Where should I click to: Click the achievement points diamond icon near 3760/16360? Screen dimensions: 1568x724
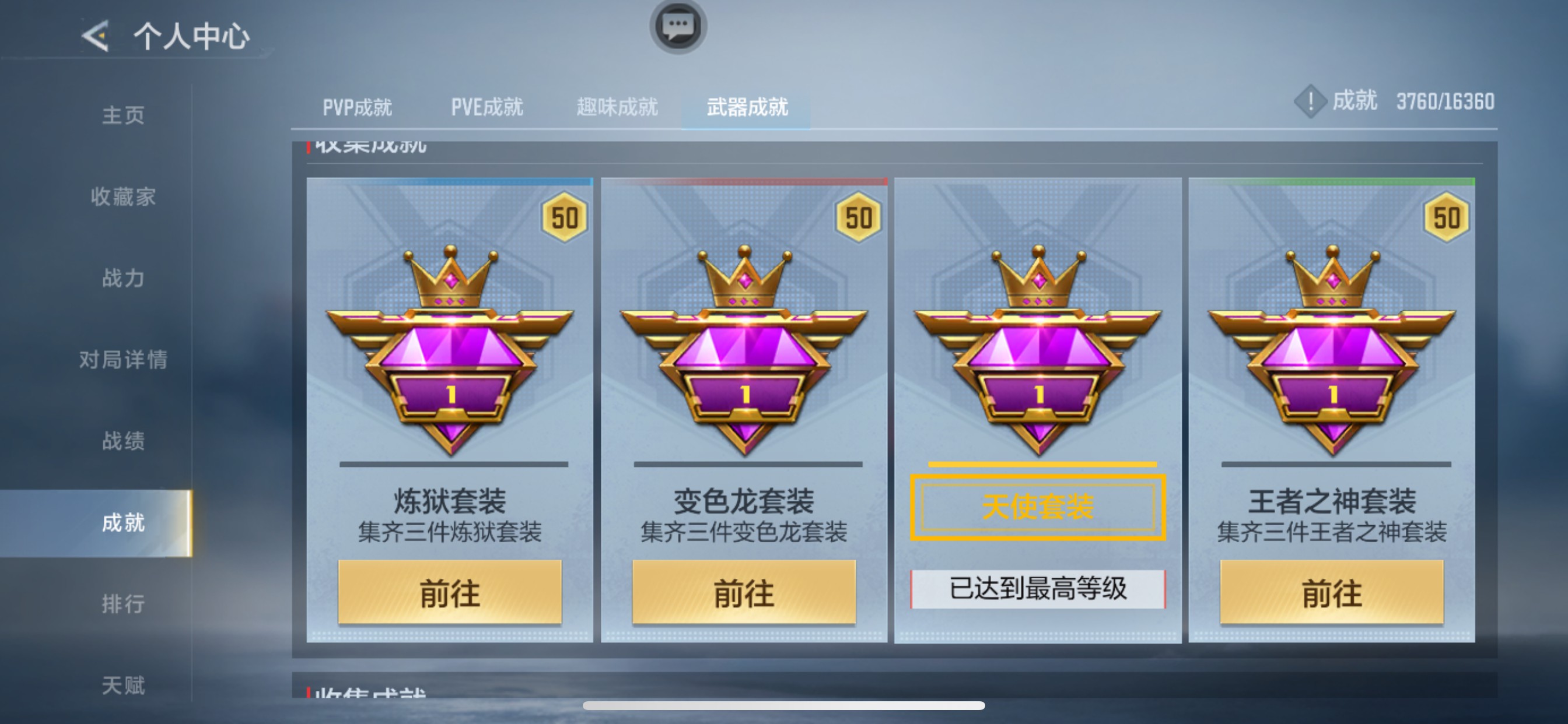tap(1310, 102)
